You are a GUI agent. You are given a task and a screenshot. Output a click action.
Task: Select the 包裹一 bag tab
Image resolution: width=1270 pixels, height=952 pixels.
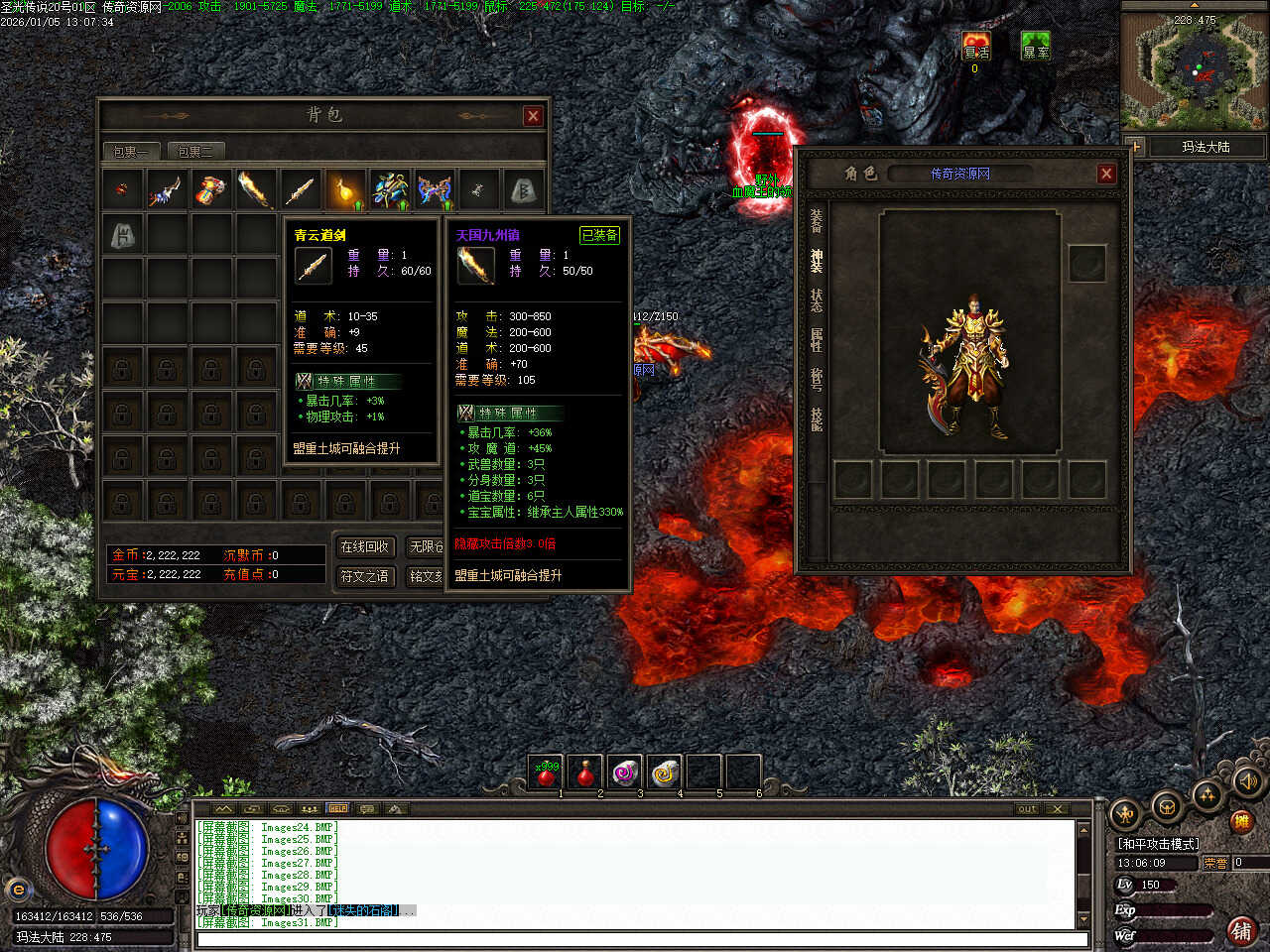129,152
